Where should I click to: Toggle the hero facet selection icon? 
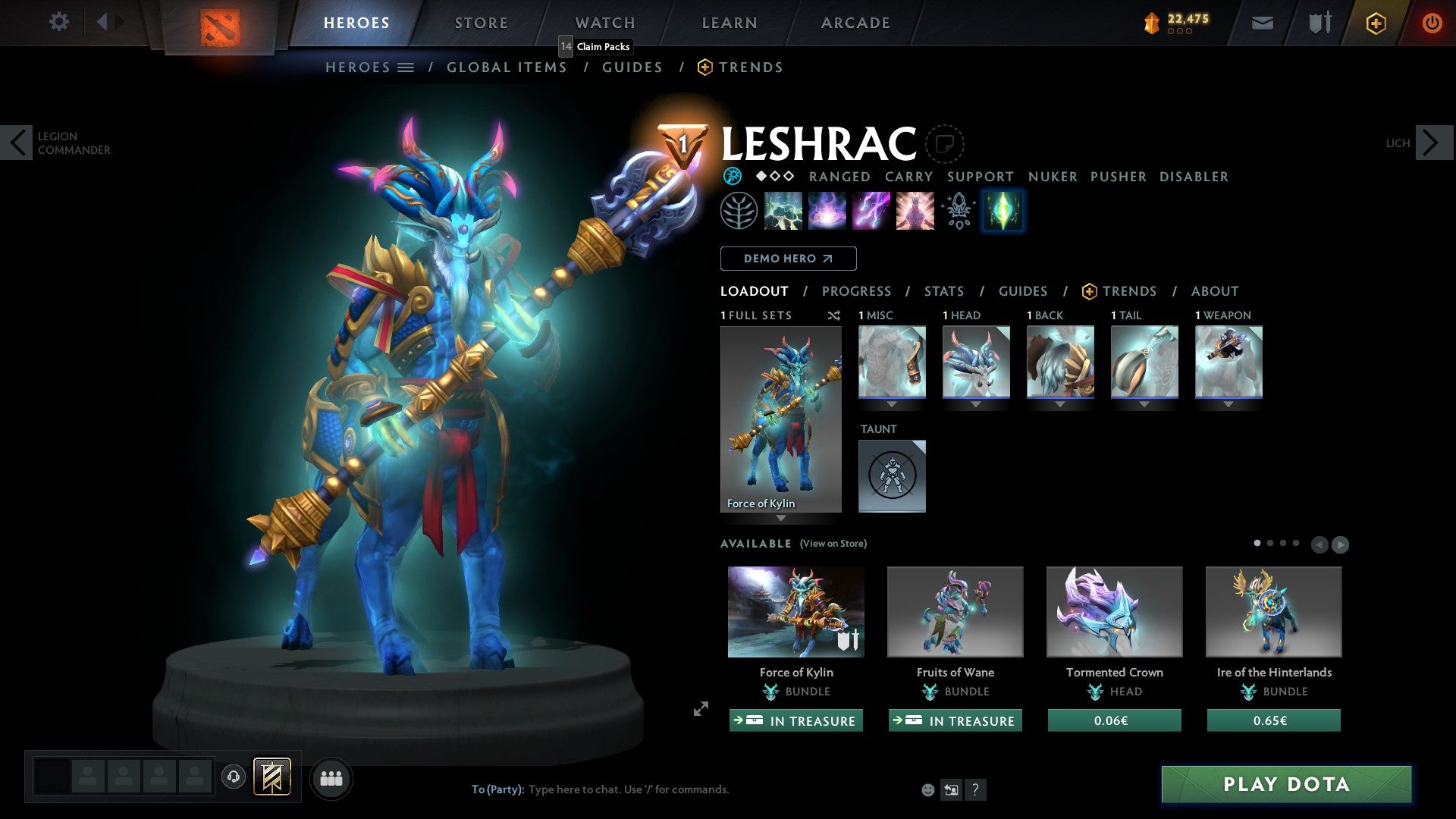1003,211
